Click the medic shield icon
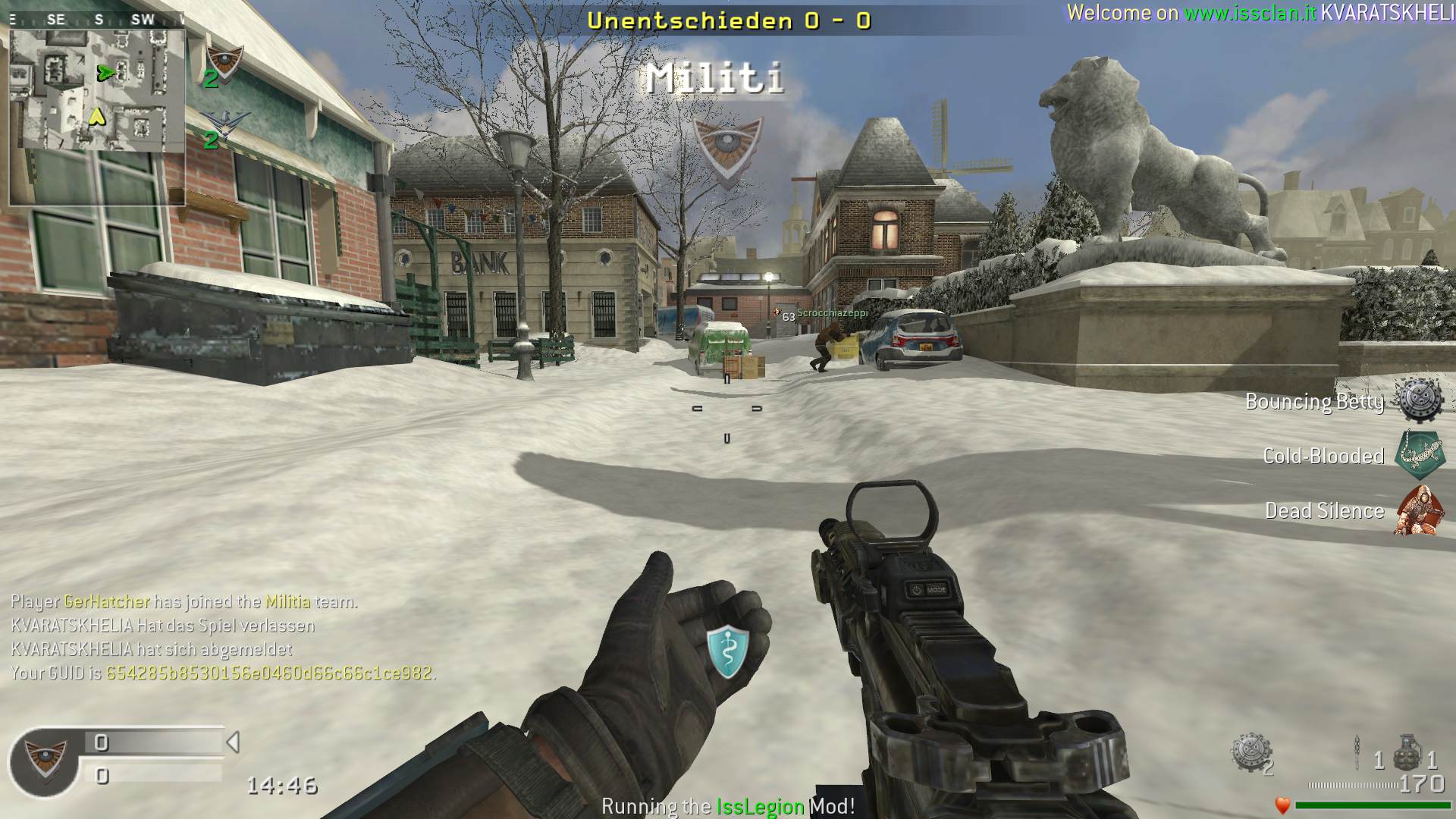The image size is (1456, 819). pyautogui.click(x=727, y=651)
